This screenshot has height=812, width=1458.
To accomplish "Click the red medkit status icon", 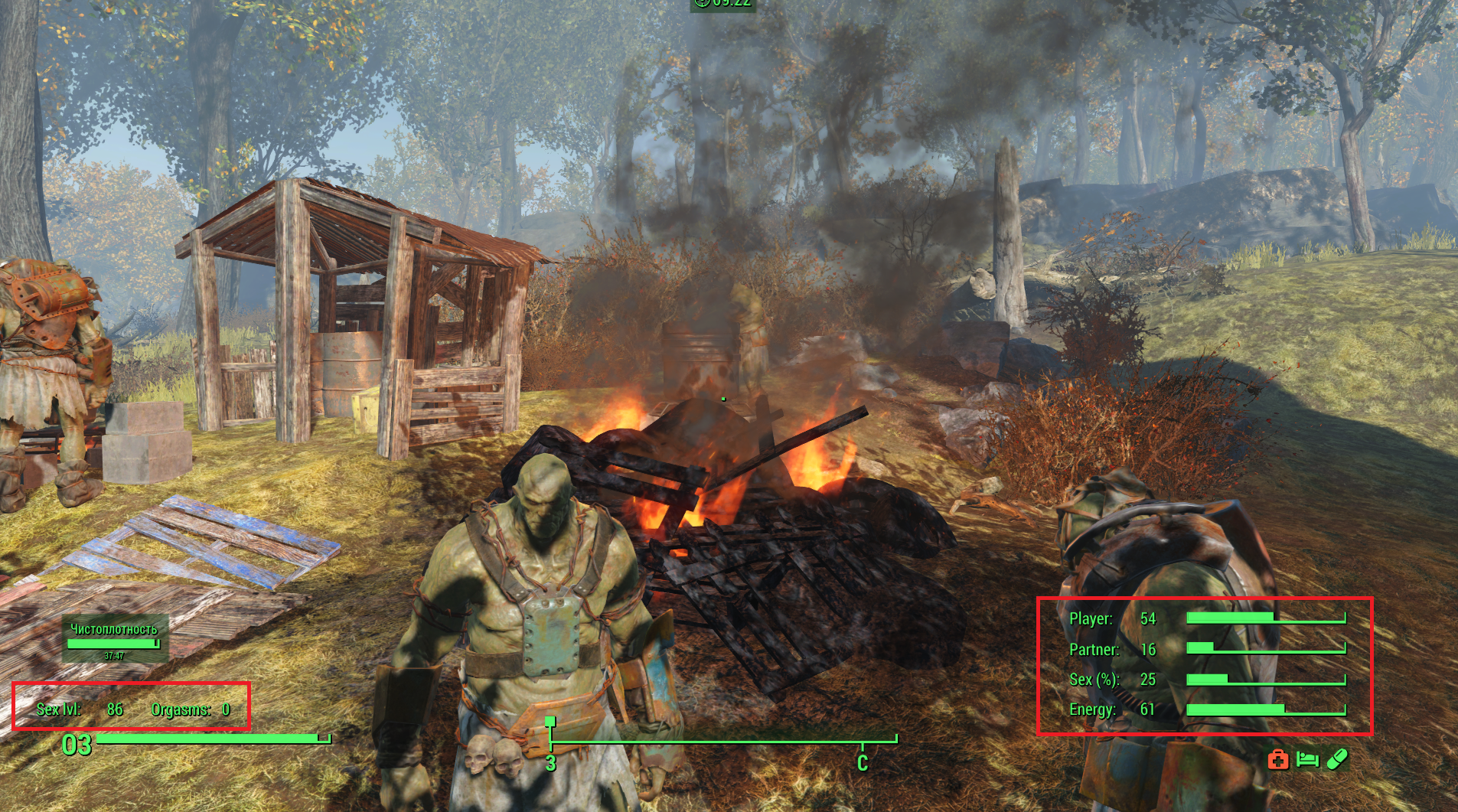I will (1277, 759).
